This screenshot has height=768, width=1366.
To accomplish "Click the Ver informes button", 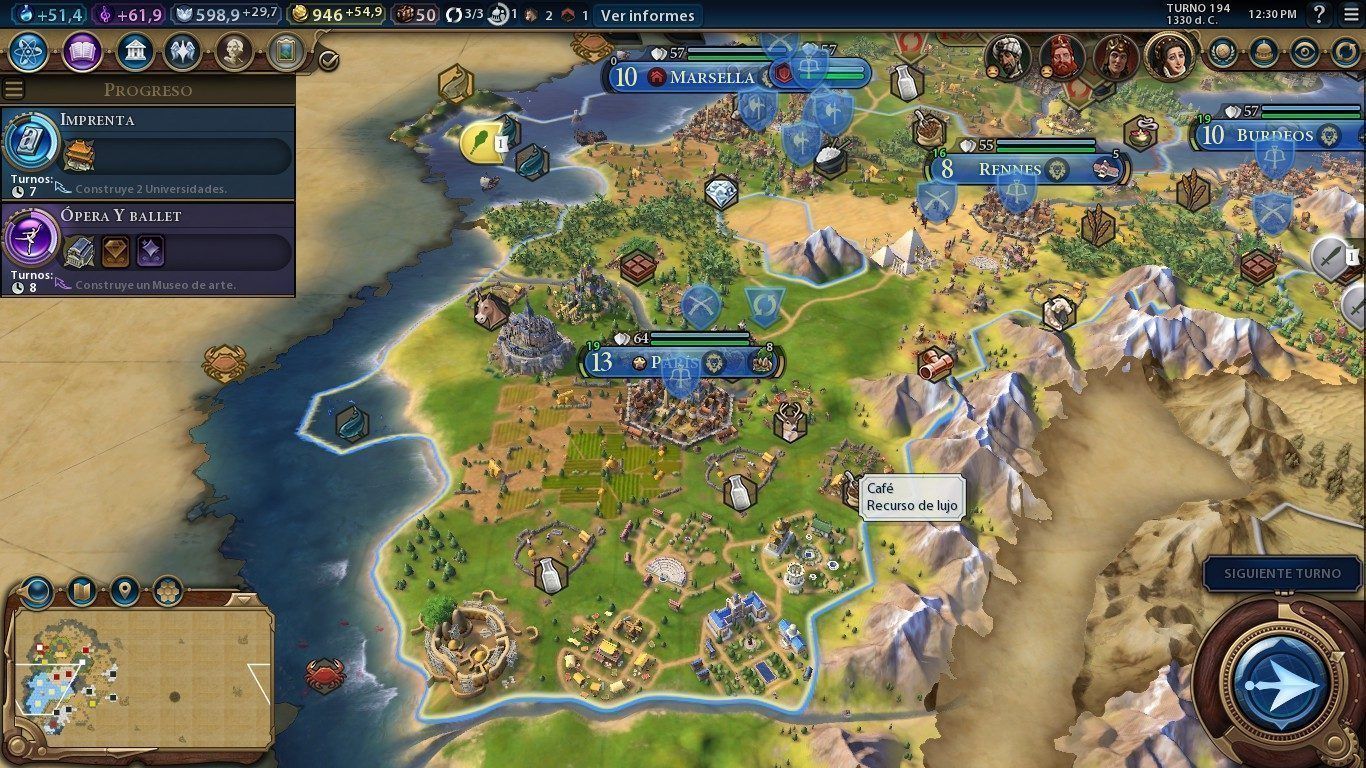I will click(x=647, y=15).
